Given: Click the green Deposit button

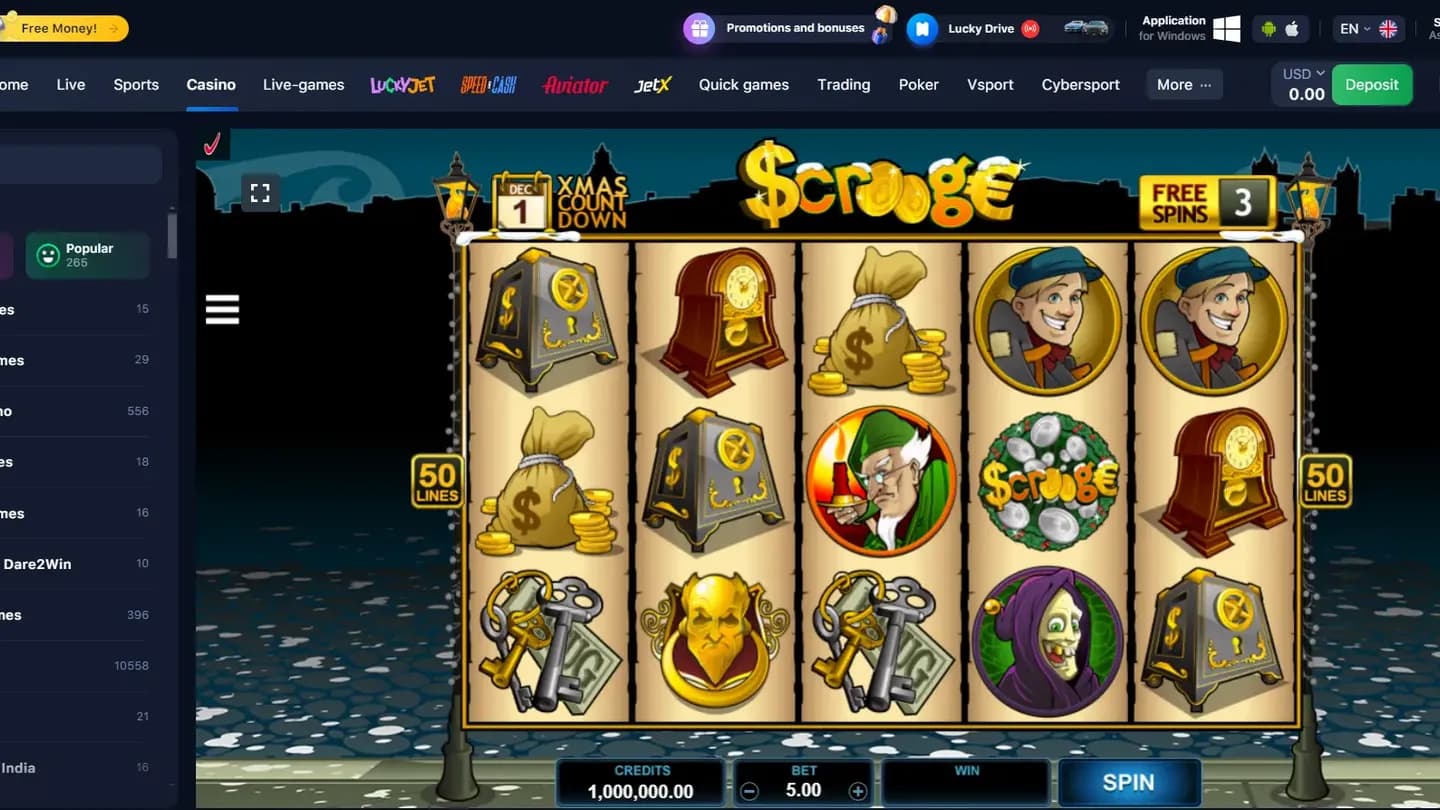Looking at the screenshot, I should pyautogui.click(x=1372, y=84).
